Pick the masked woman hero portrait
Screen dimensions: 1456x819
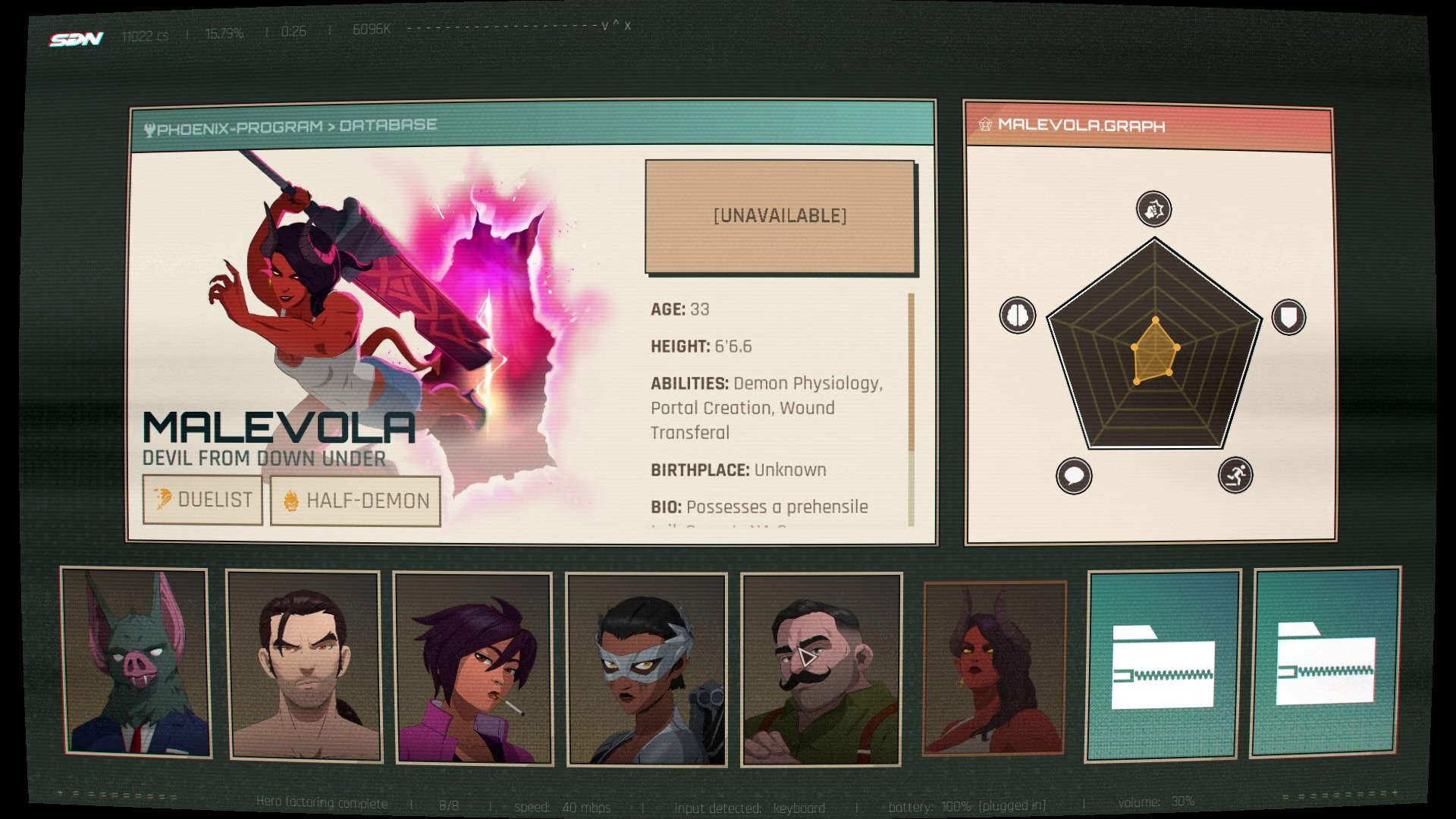pos(646,670)
